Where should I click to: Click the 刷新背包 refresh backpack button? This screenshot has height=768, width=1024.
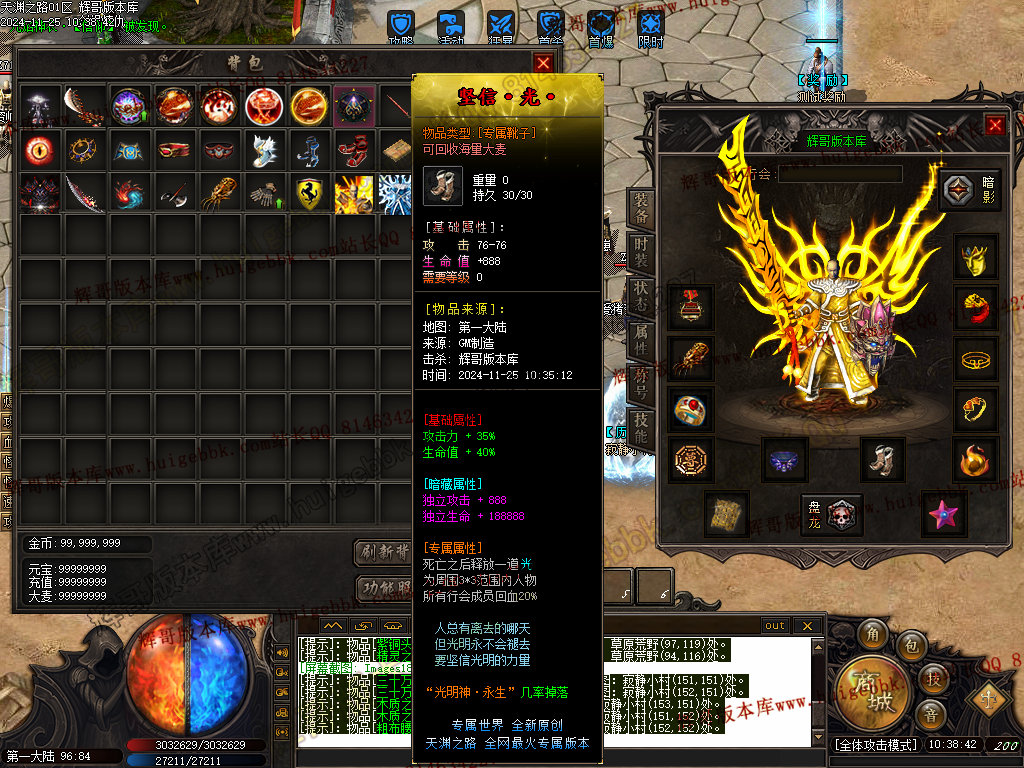tap(384, 552)
